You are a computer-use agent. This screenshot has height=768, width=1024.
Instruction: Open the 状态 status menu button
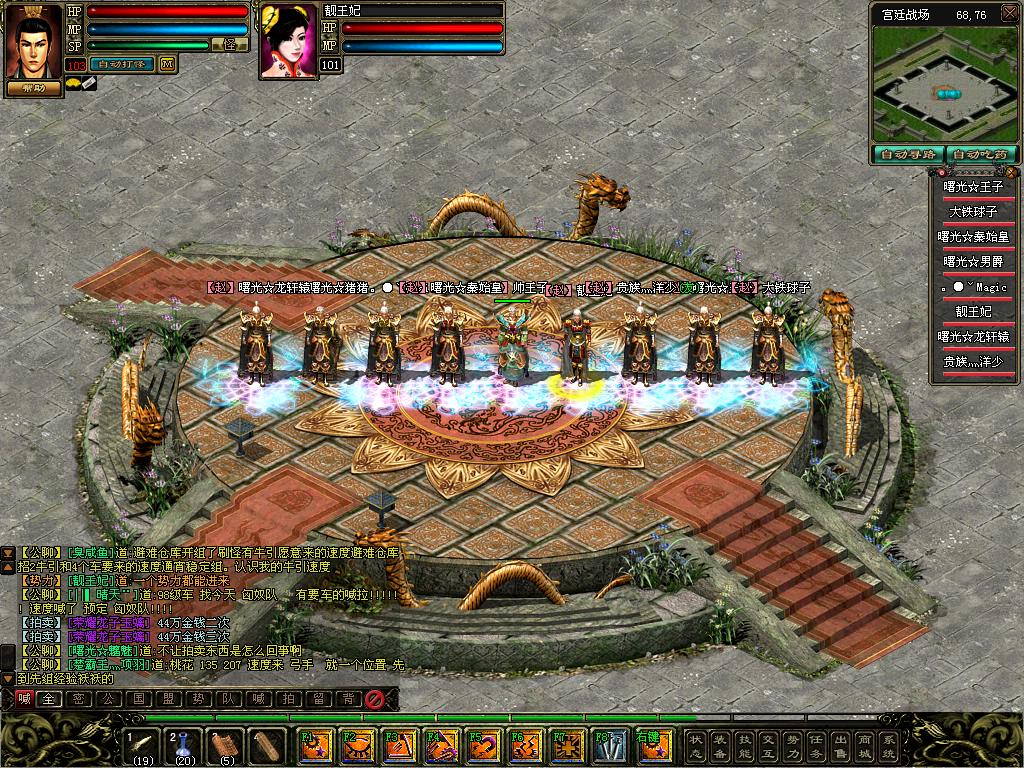click(x=696, y=745)
